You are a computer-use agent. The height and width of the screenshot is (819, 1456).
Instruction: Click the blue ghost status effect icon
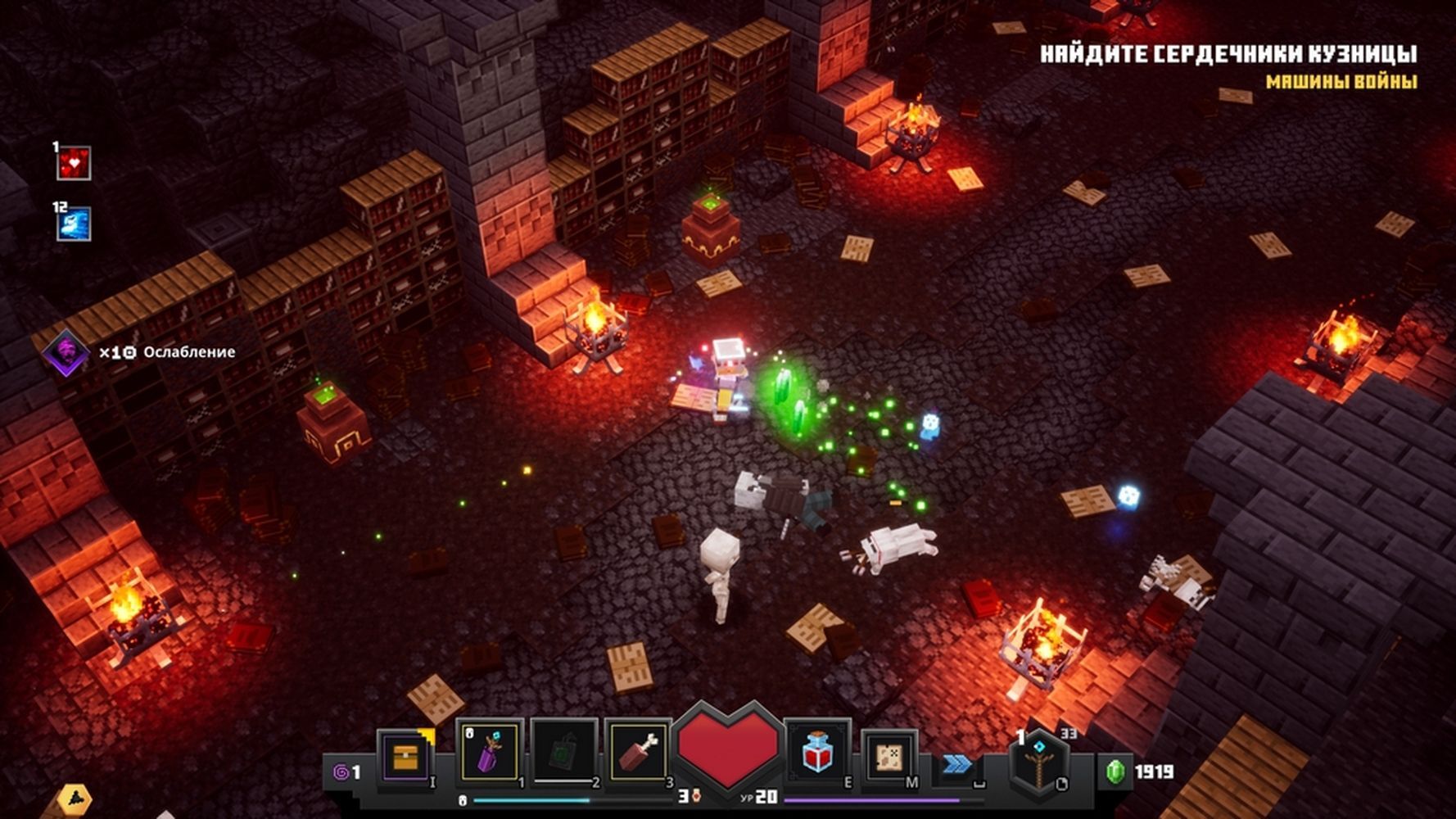[74, 224]
